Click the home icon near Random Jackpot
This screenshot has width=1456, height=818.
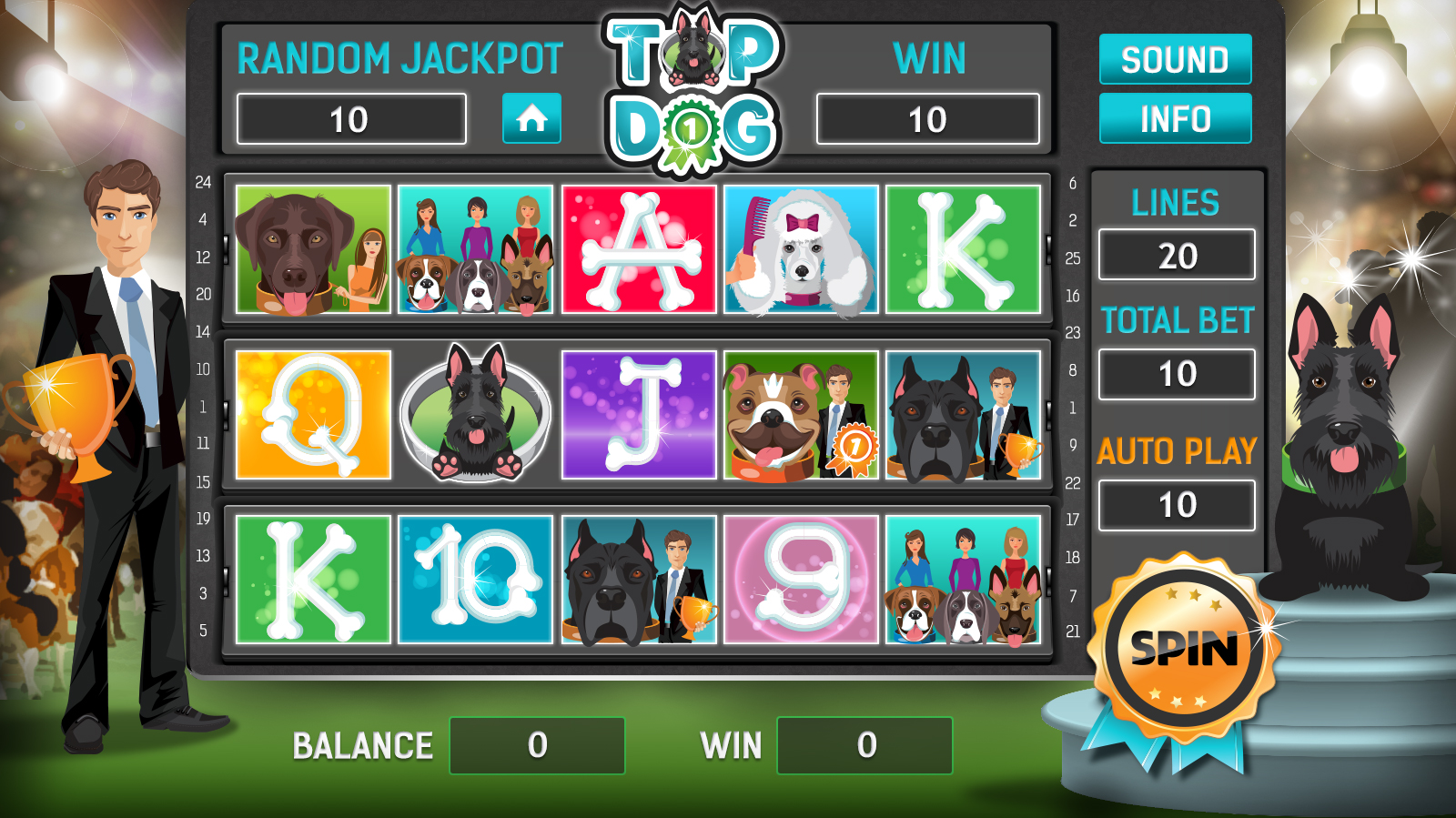tap(531, 119)
